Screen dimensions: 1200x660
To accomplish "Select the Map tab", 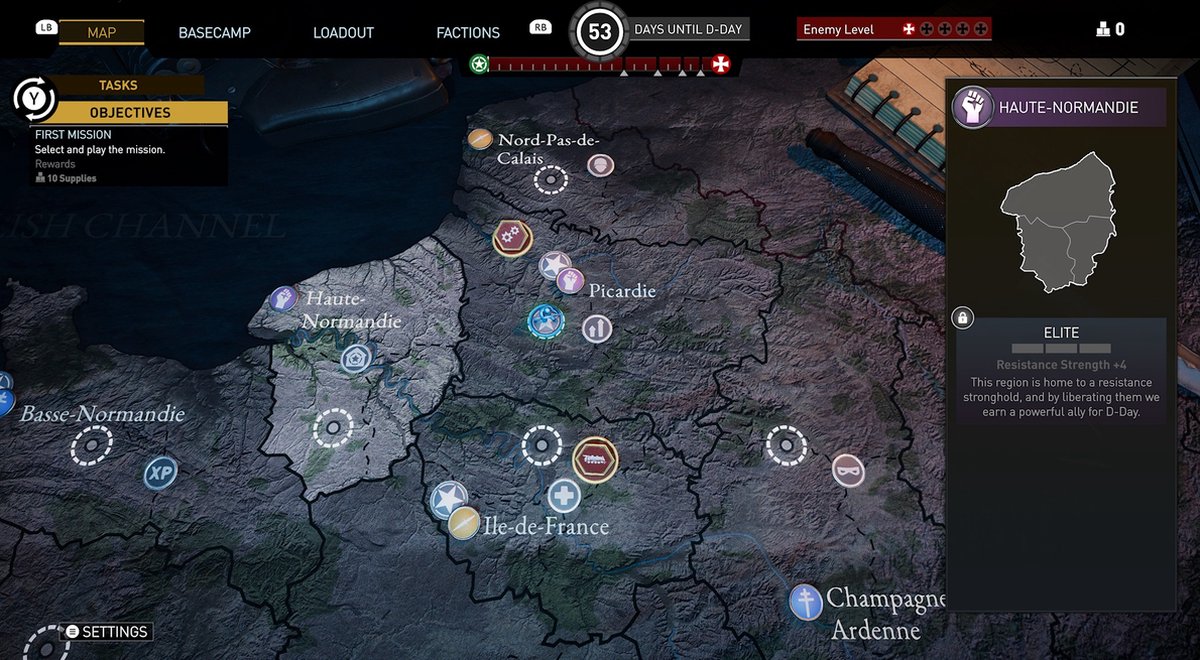I will 102,33.
